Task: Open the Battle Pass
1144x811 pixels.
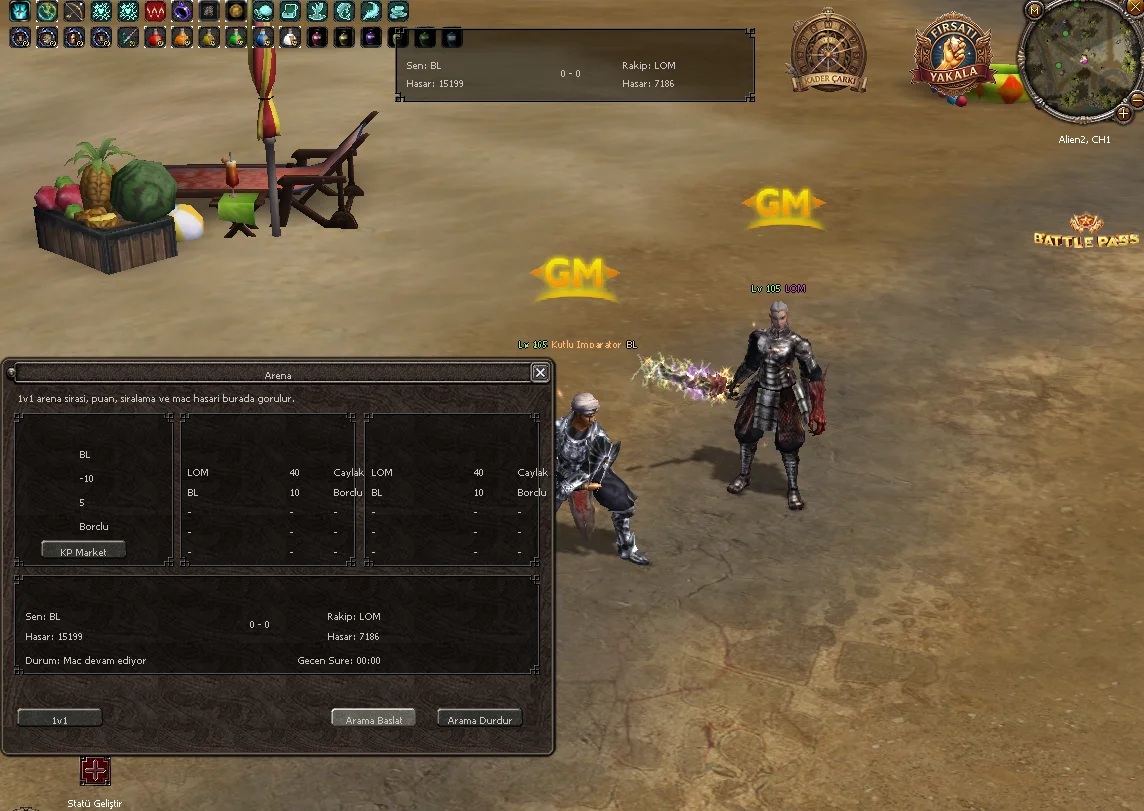Action: click(1086, 232)
